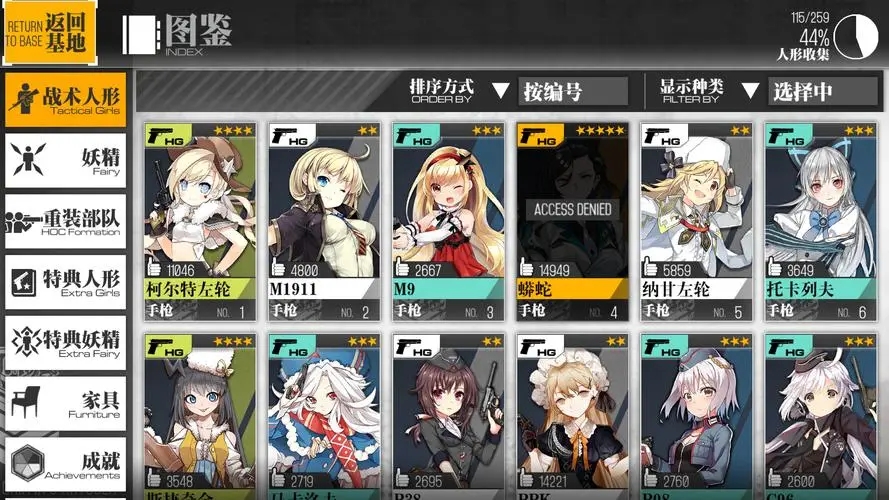Return to base with the orange button
Viewport: 889px width, 500px height.
49,32
